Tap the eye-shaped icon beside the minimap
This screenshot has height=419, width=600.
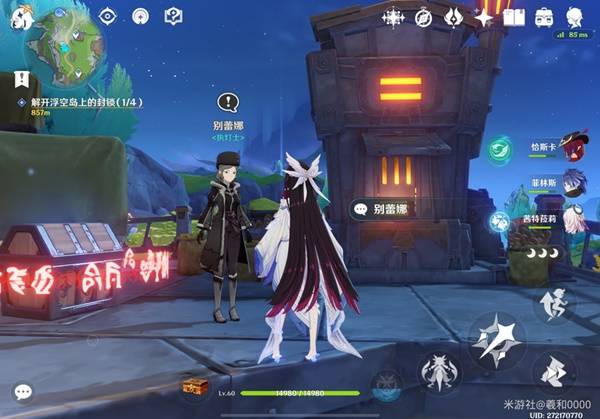point(109,16)
